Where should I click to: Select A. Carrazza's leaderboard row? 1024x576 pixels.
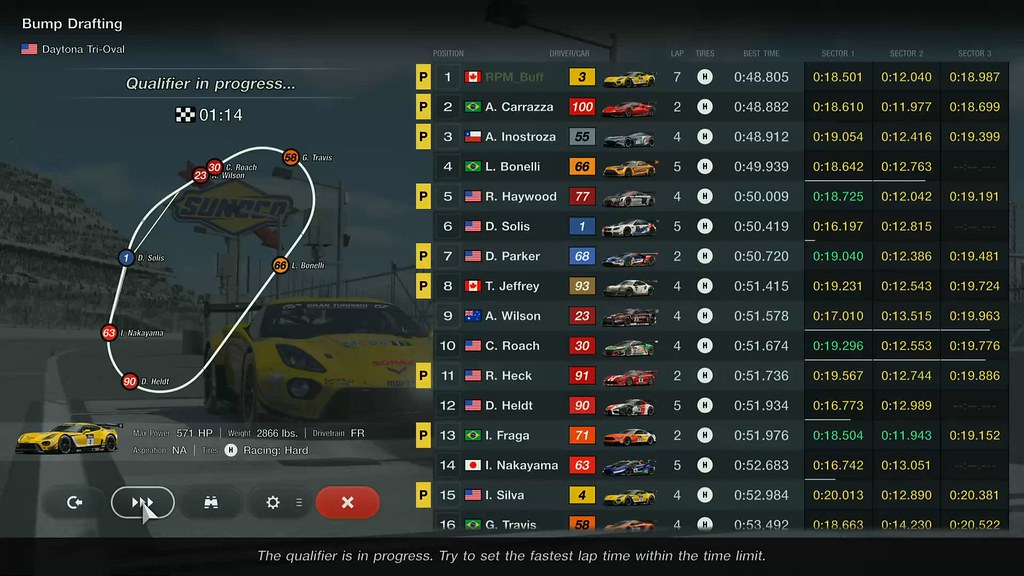point(519,107)
